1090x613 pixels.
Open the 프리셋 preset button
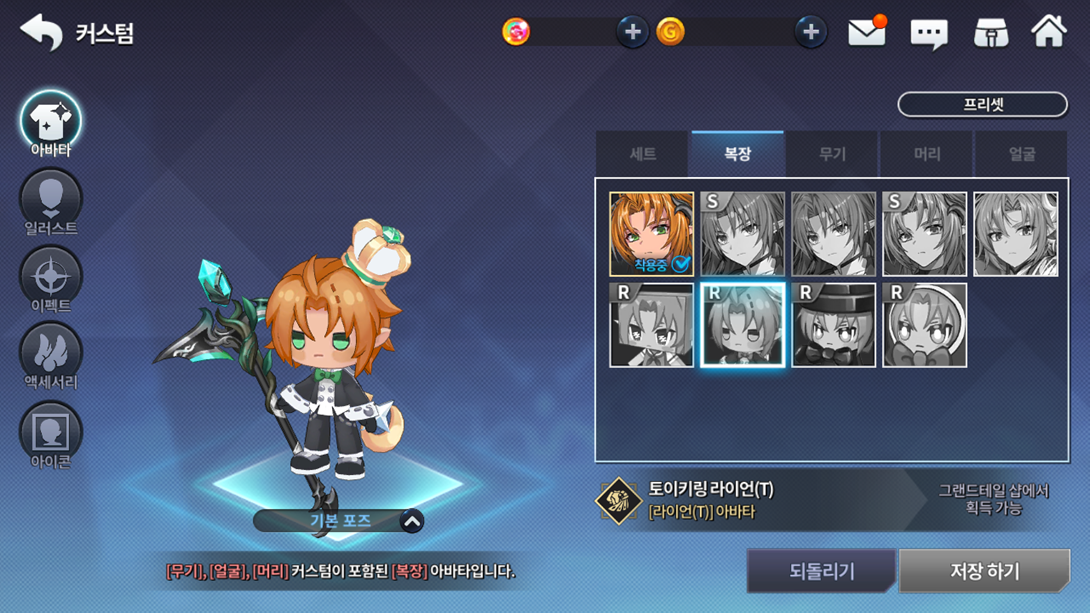point(982,104)
